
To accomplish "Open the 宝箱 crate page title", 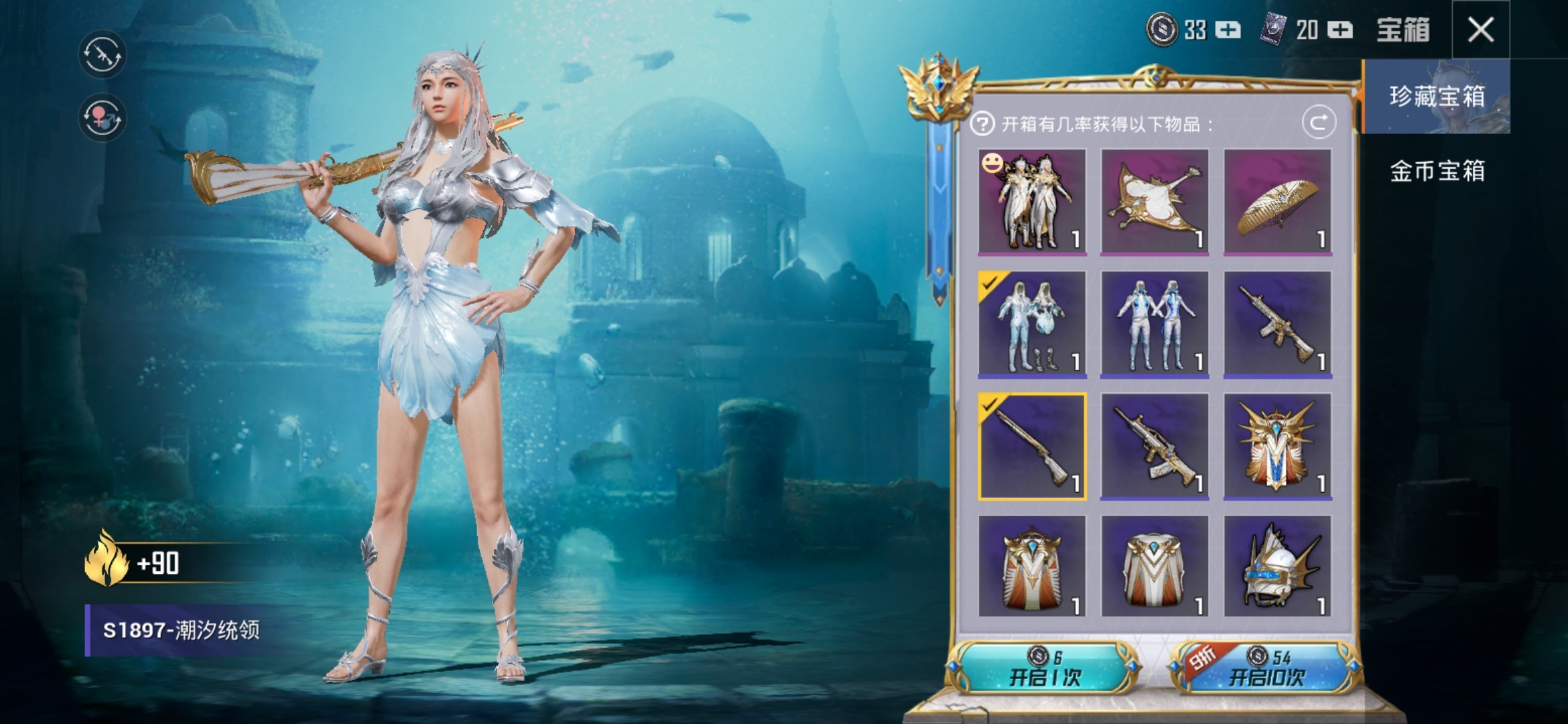I will [x=1402, y=30].
